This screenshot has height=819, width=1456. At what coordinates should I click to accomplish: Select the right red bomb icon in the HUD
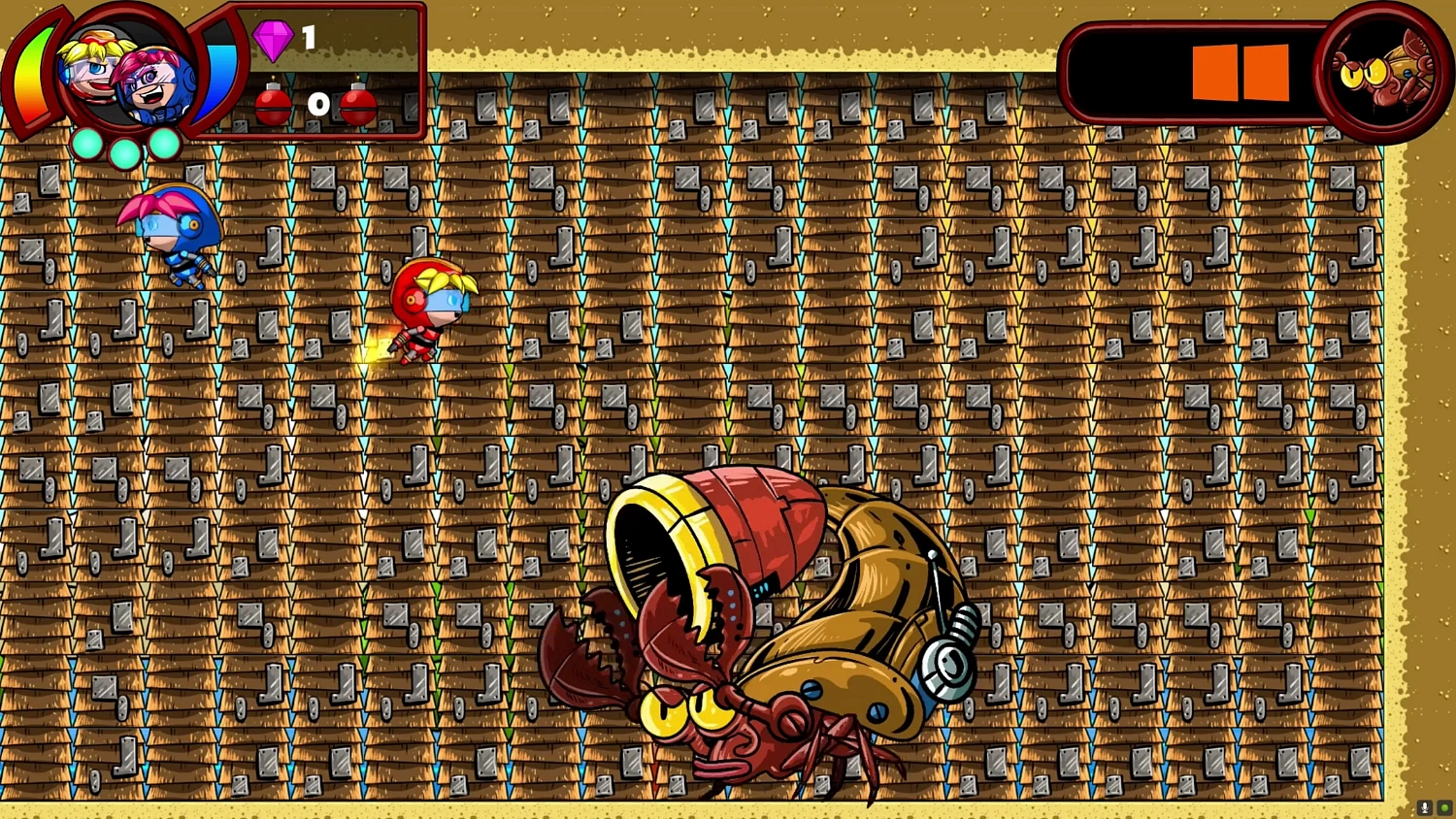click(x=359, y=107)
